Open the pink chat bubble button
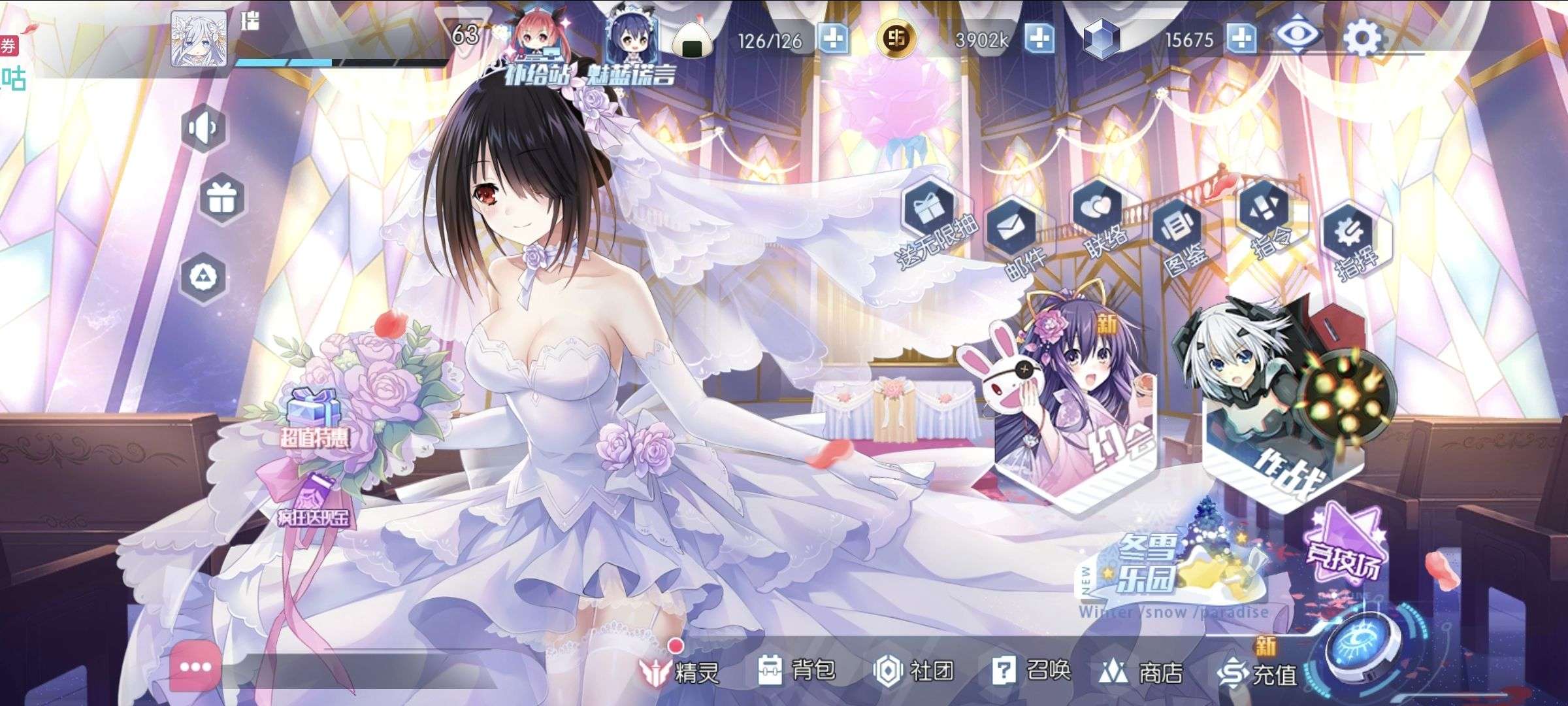 click(x=195, y=667)
